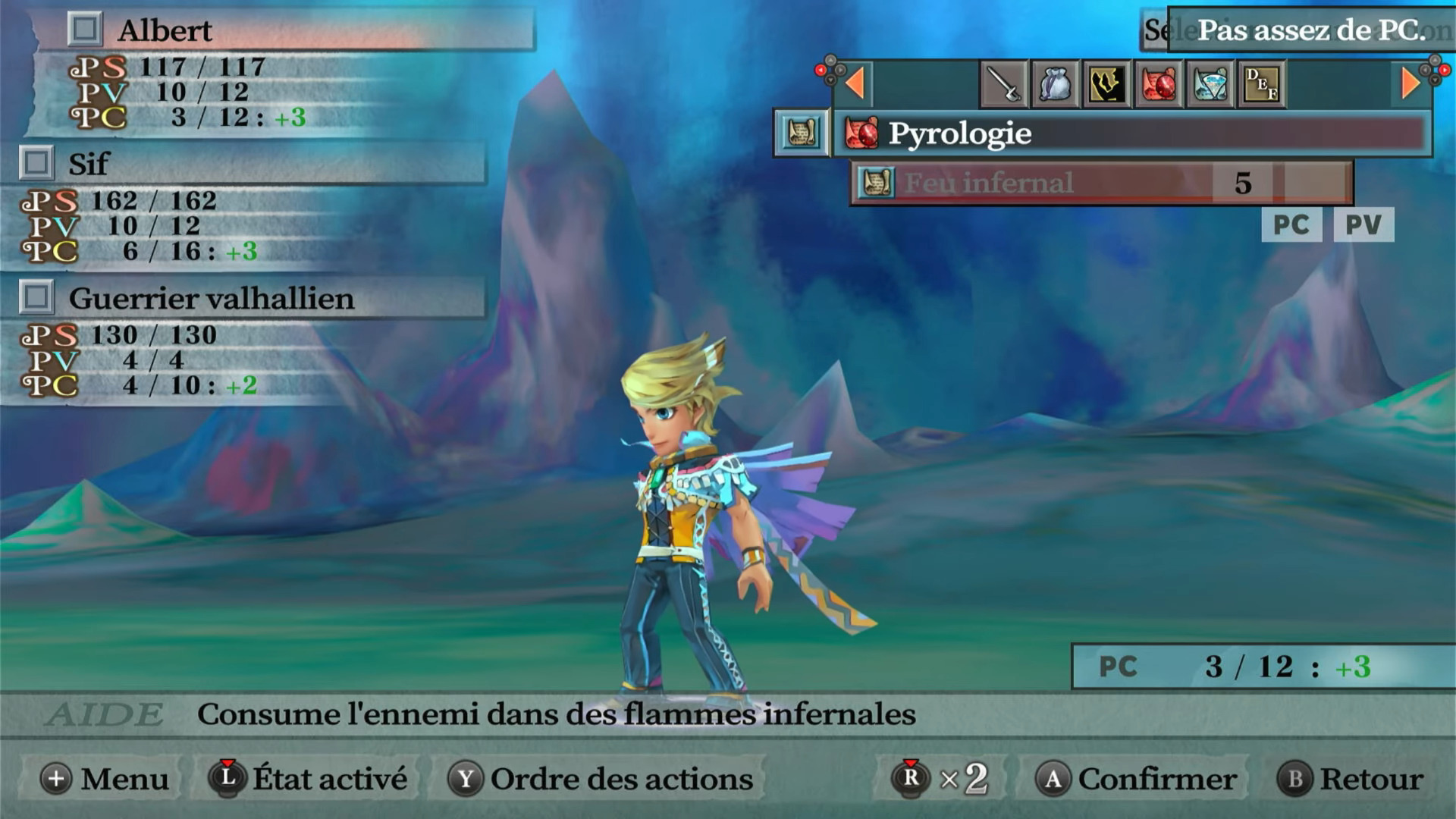Toggle Sif's checkbox

36,163
